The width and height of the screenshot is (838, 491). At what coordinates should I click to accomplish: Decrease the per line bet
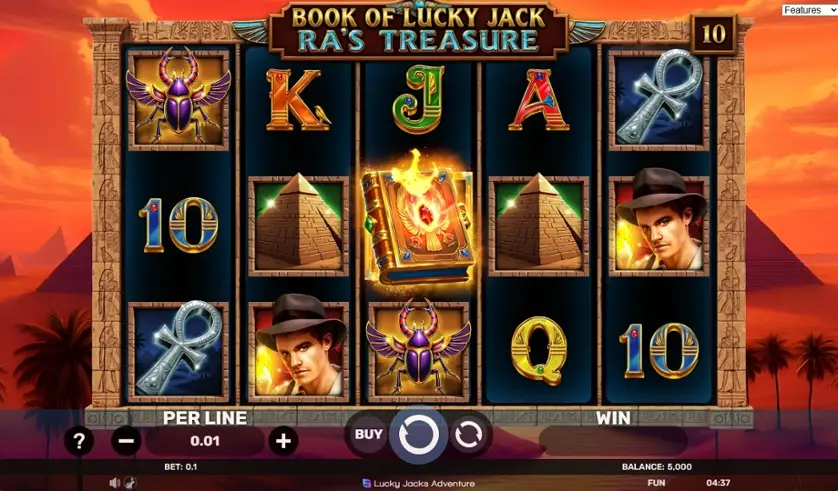click(x=126, y=440)
